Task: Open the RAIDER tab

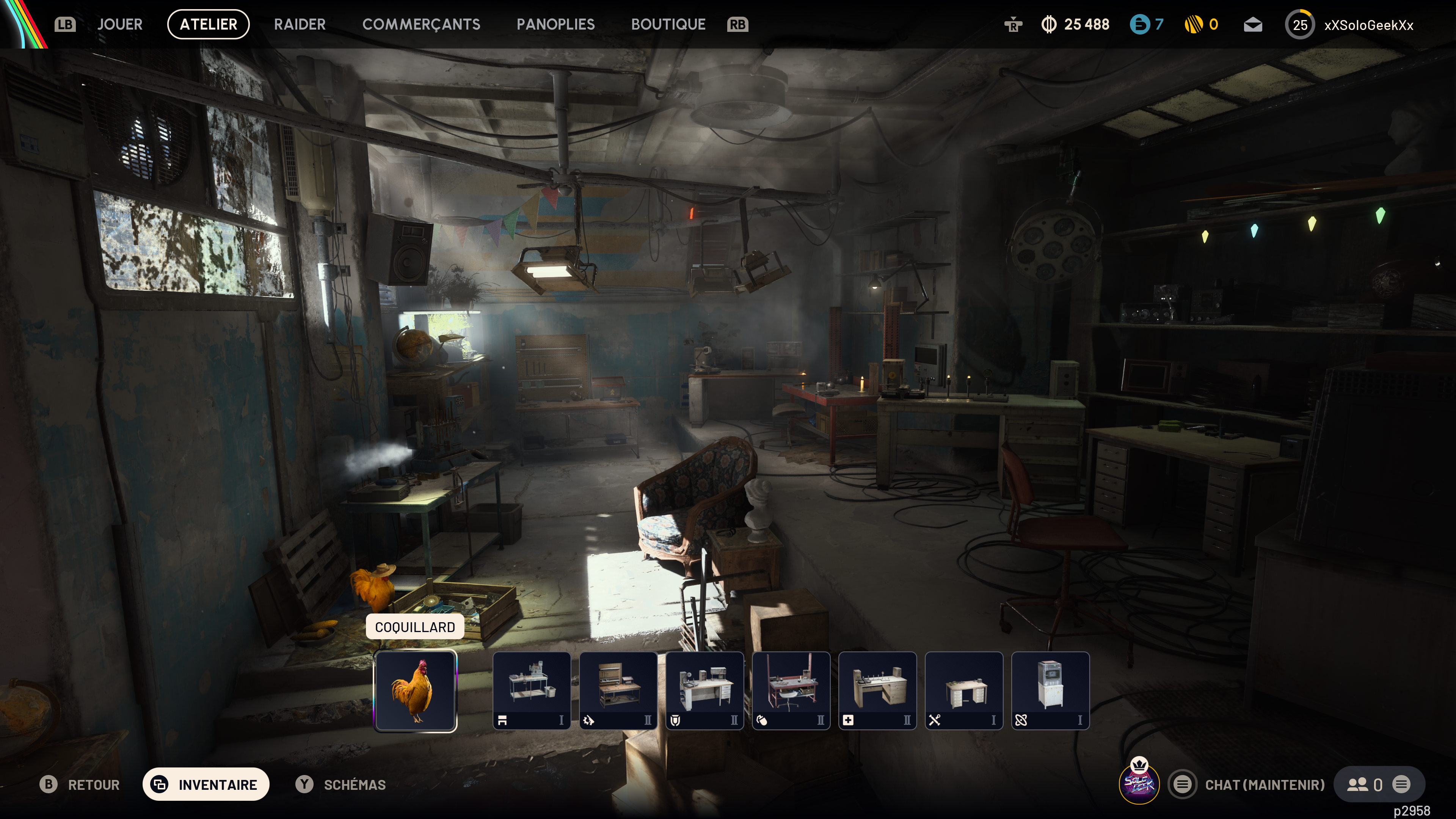Action: pos(300,24)
